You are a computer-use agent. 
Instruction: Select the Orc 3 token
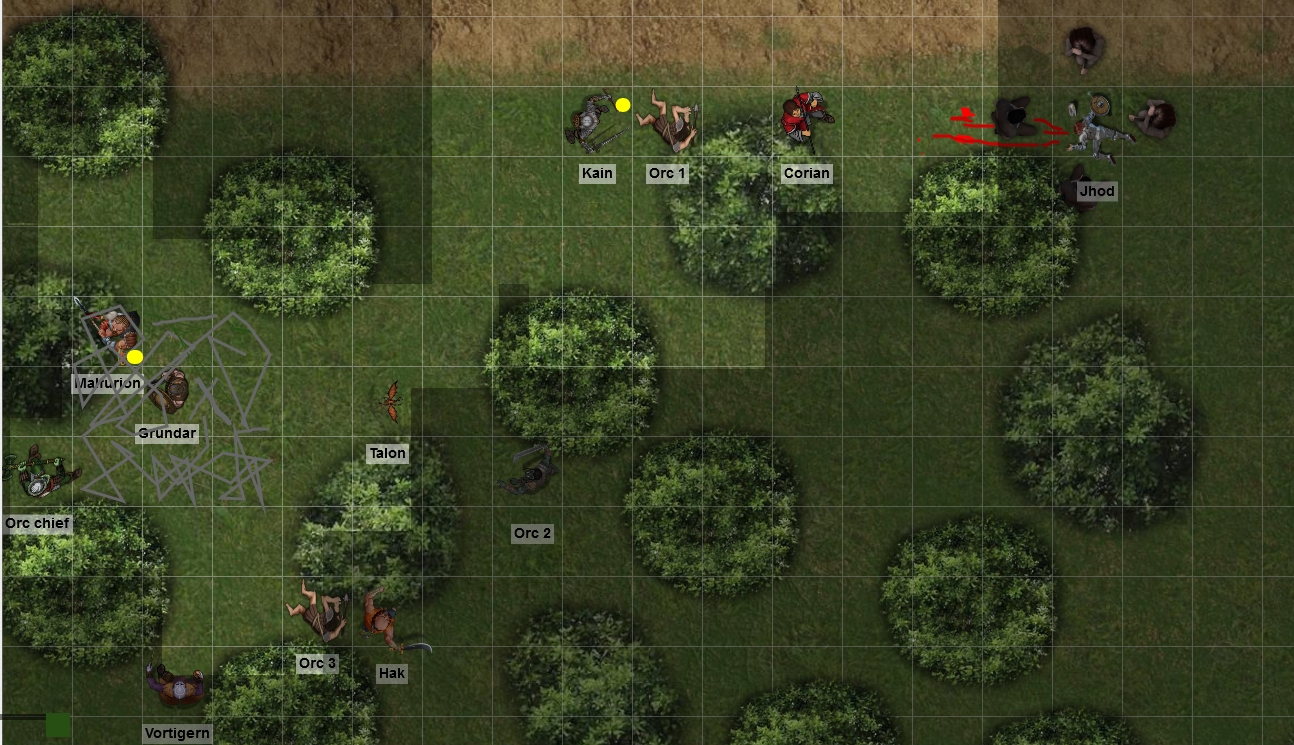click(x=317, y=608)
